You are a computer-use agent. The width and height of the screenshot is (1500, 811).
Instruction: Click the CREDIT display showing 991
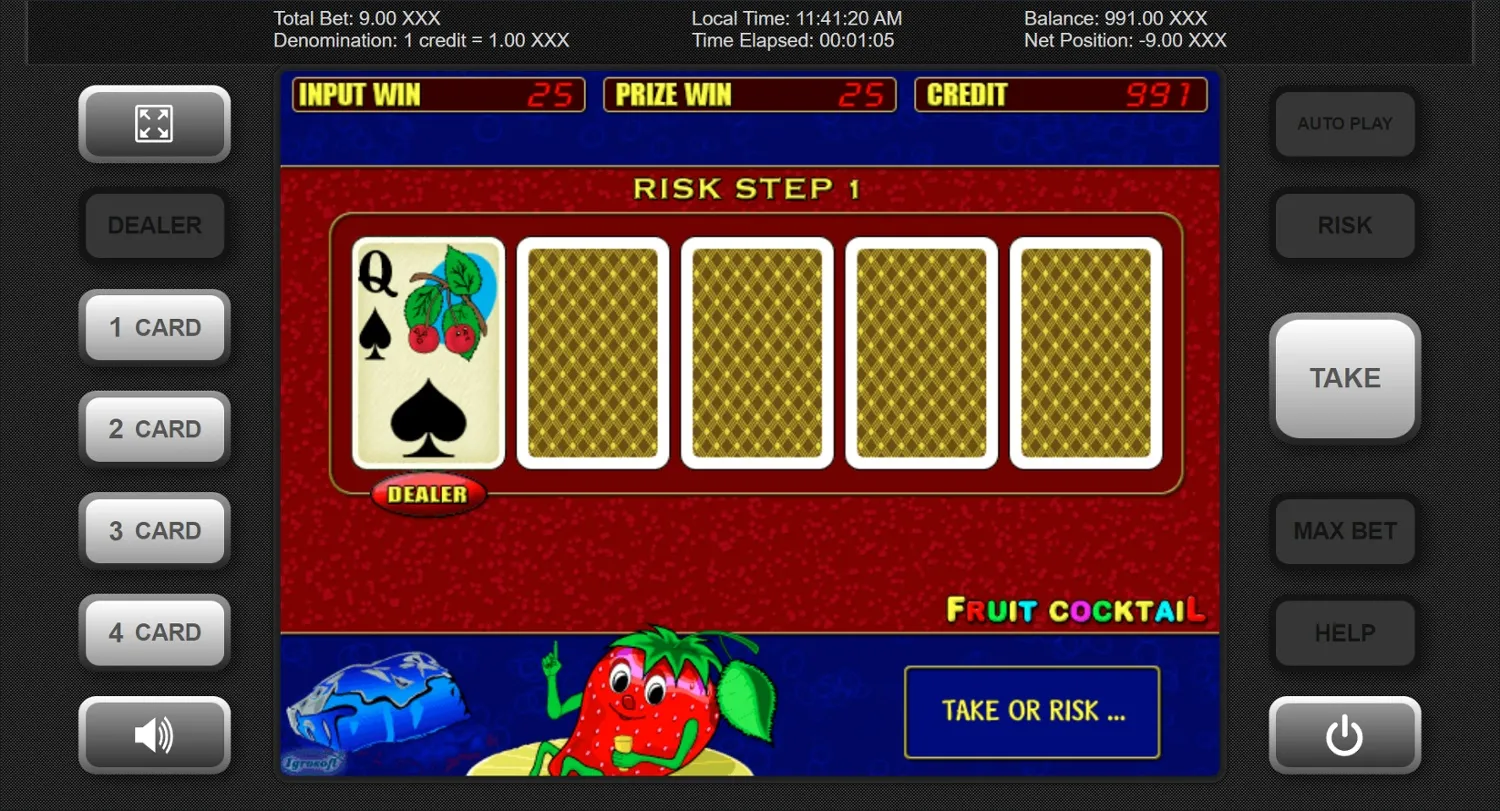[1062, 95]
